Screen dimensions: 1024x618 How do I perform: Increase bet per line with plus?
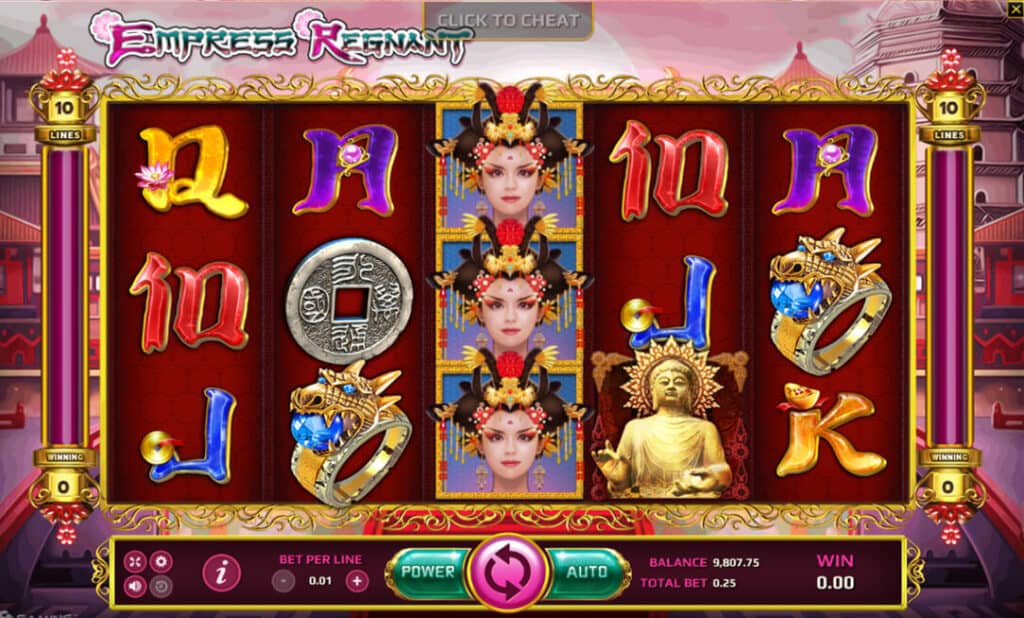(x=357, y=580)
